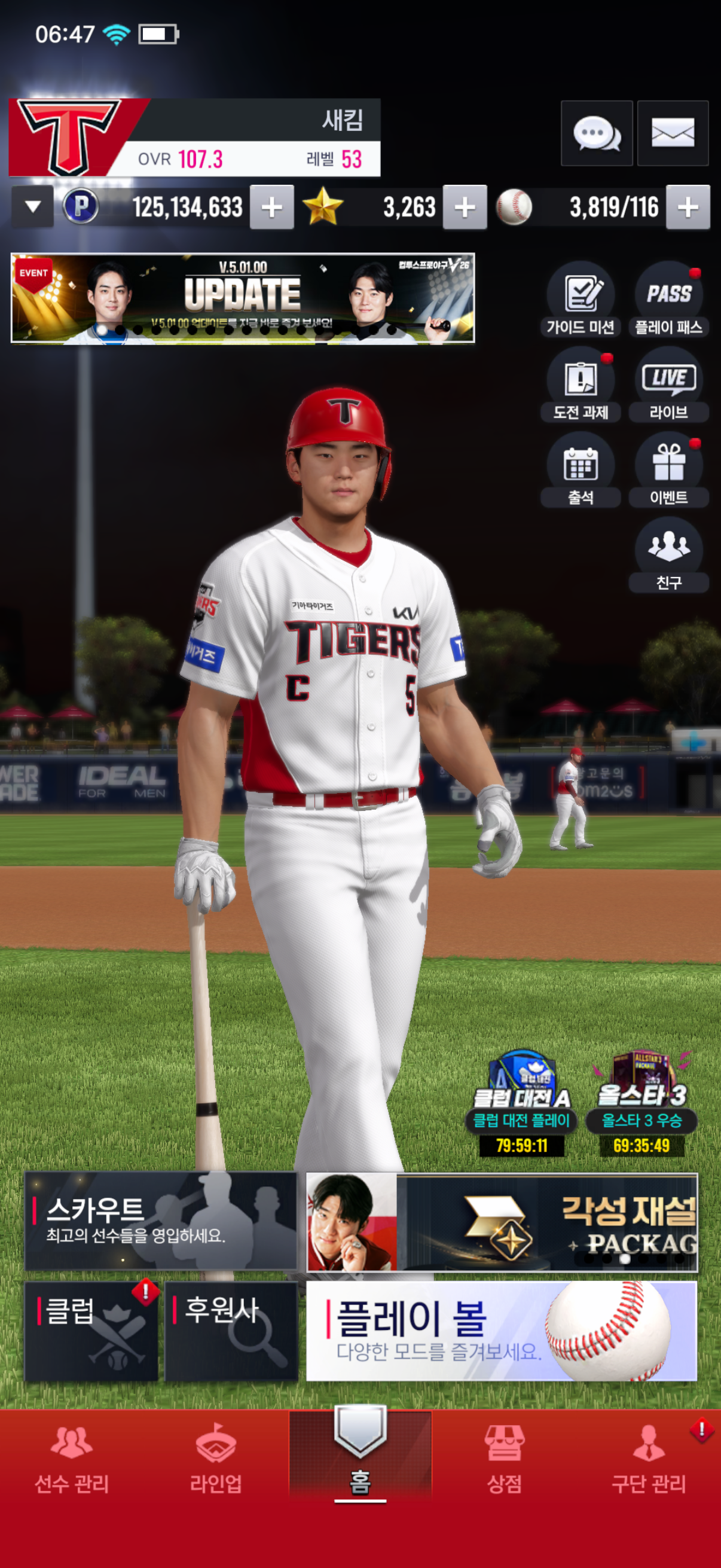Open the 후원사 sponsor menu
721x1568 pixels.
(231, 1331)
